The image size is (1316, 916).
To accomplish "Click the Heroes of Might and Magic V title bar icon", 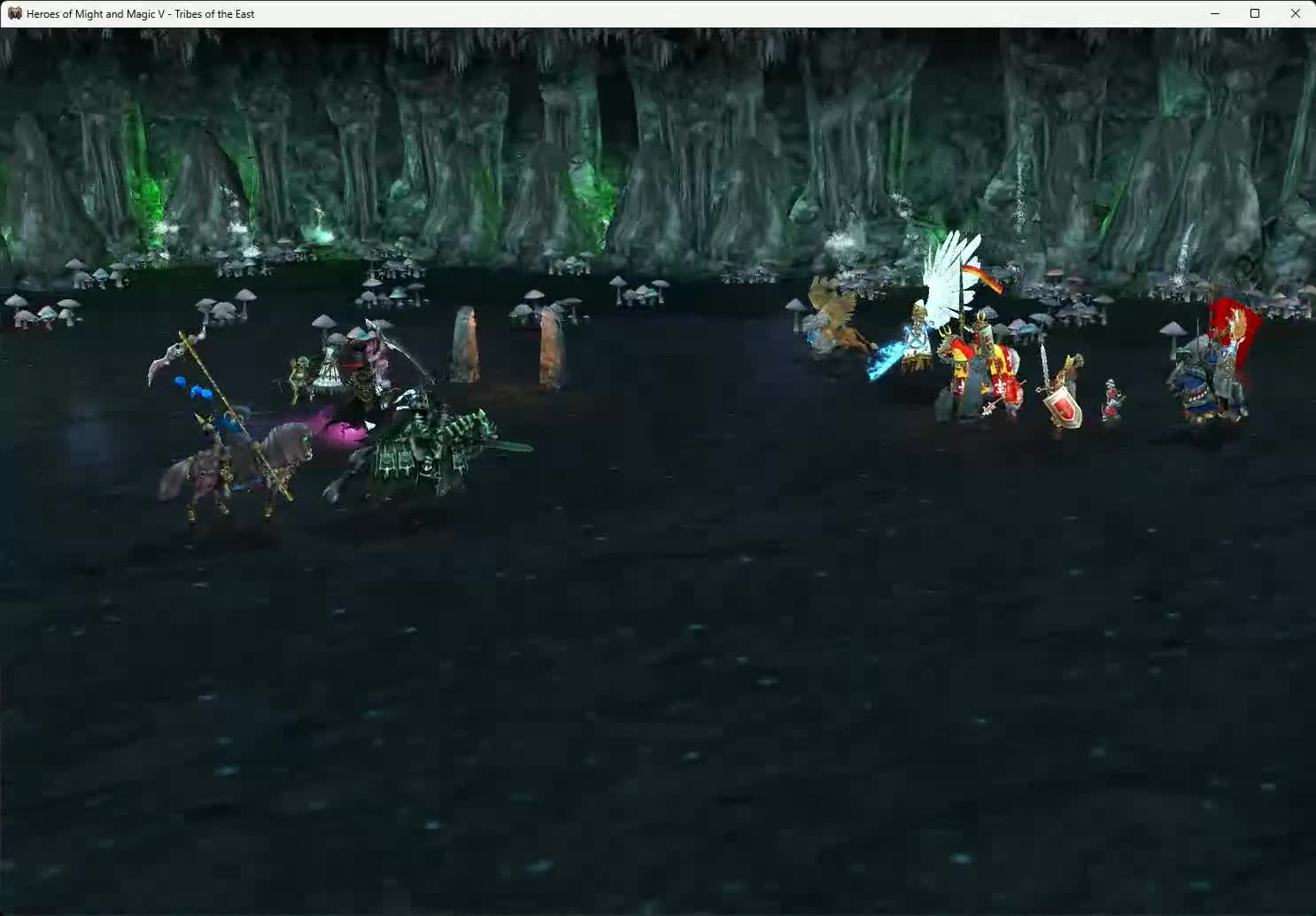I will 13,13.
